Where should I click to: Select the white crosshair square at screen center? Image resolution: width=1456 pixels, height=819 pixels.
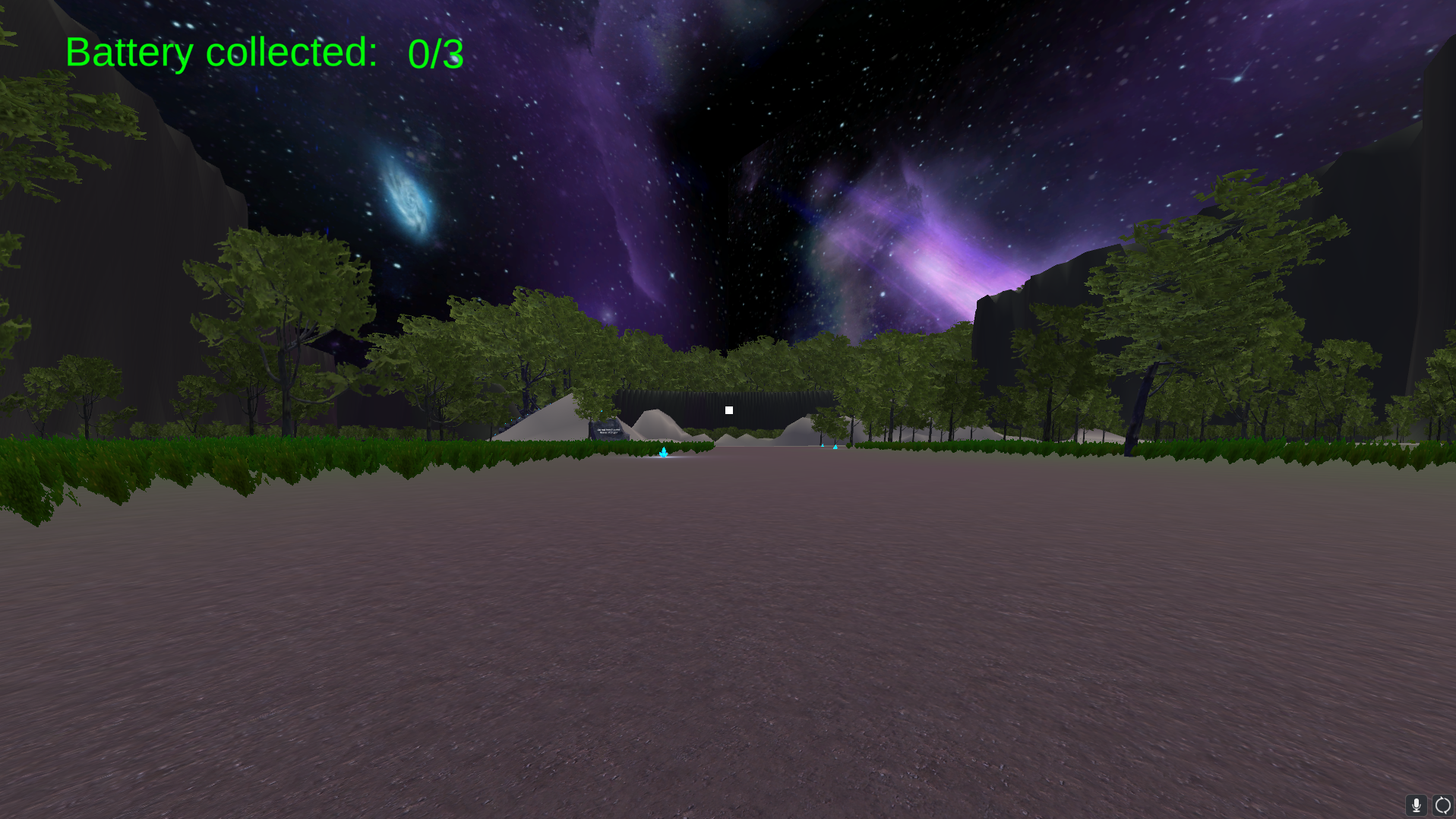click(728, 410)
